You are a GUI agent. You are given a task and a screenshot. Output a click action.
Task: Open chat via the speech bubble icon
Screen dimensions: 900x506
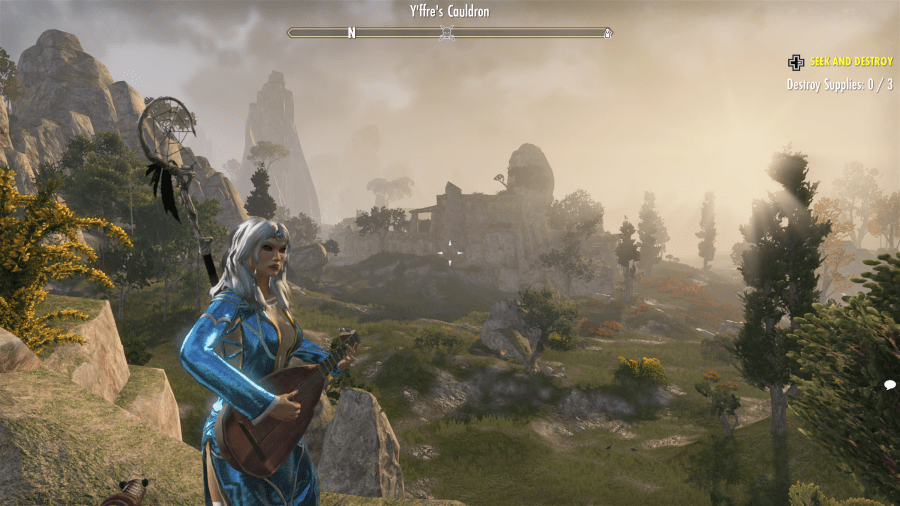[889, 385]
